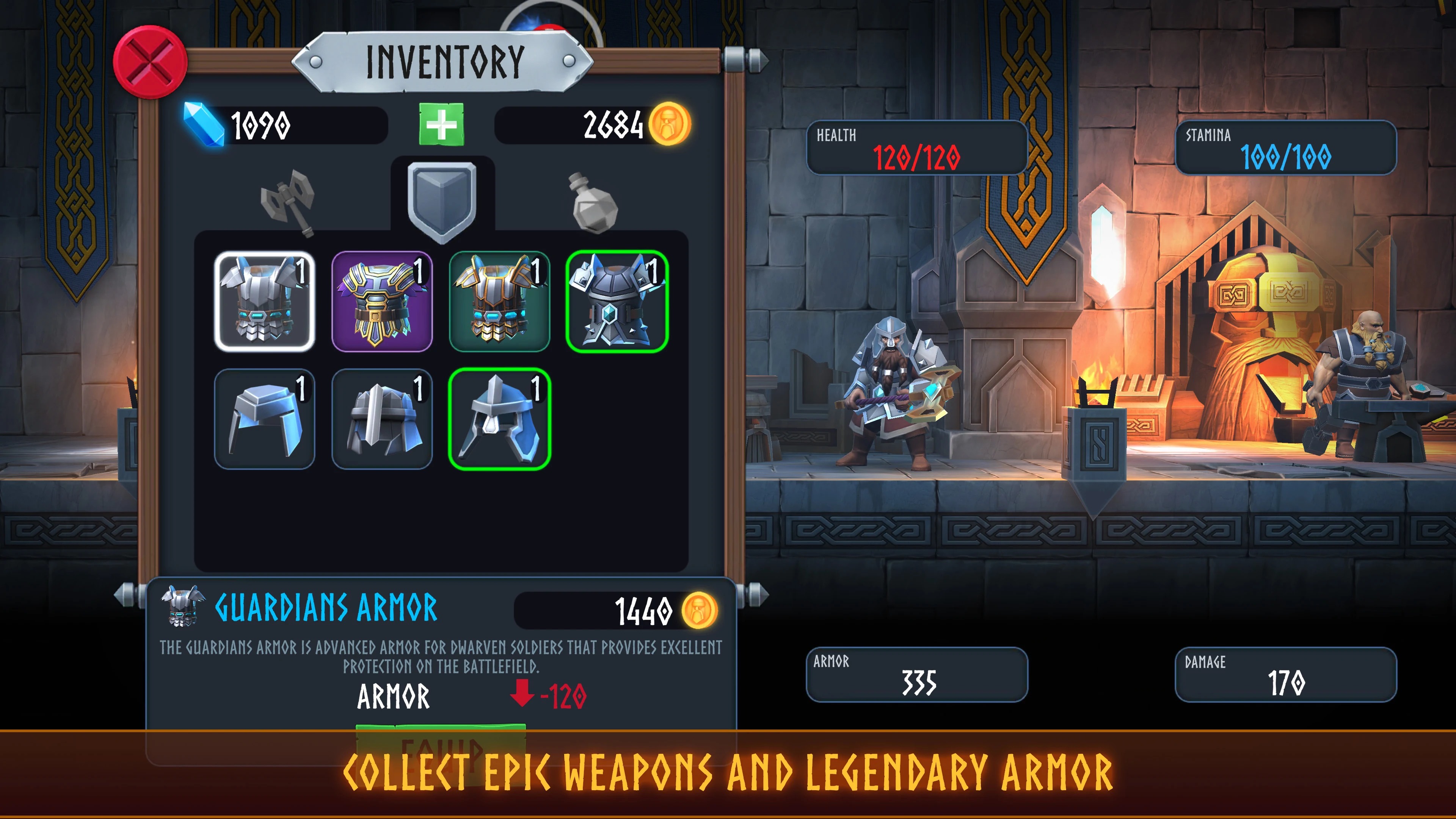The image size is (1456, 819).
Task: Pick the equipped blue nose-guard helmet
Action: (x=500, y=419)
